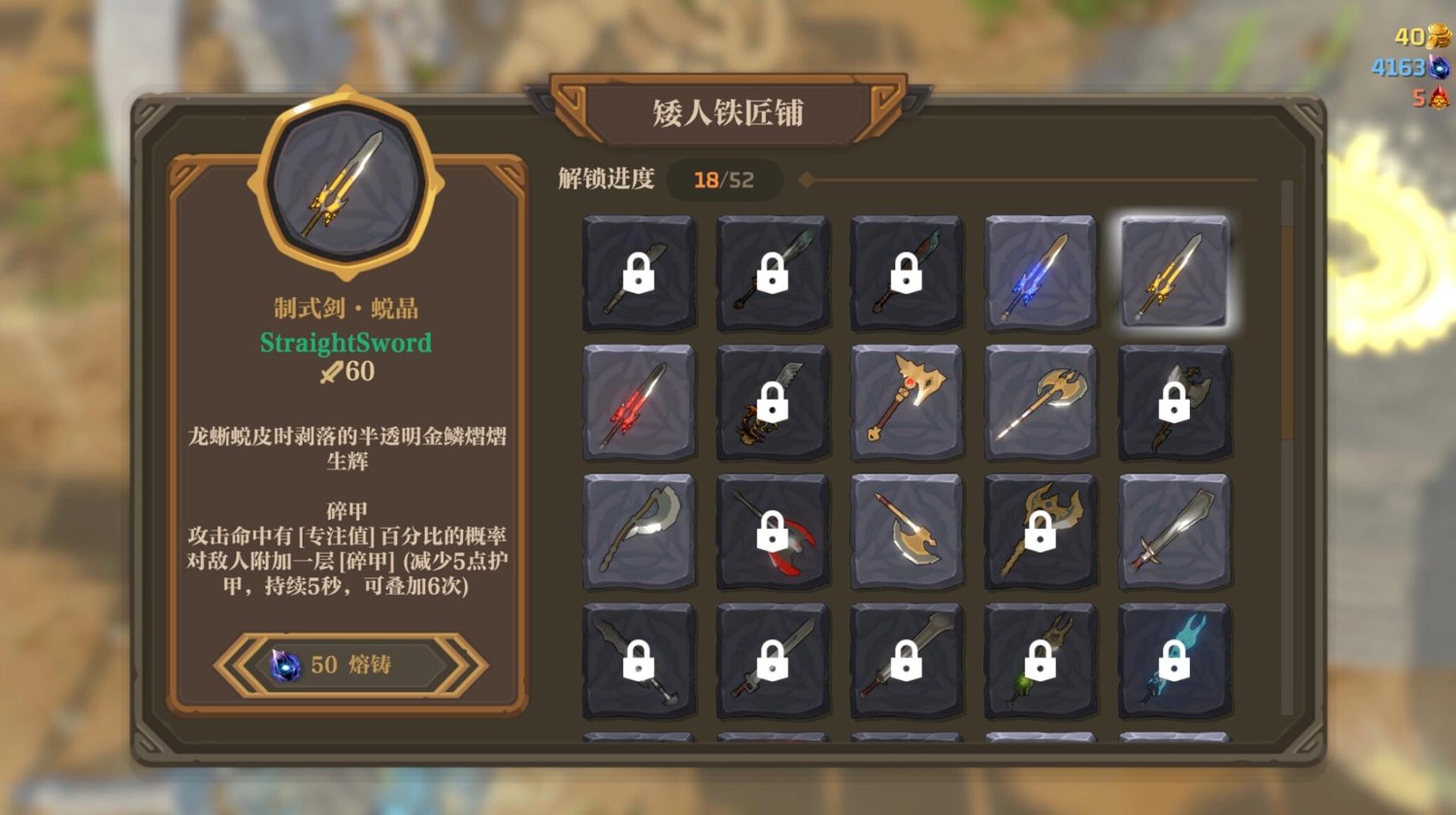
Task: Select the unlocked gold-bladed hand axe slot
Action: pyautogui.click(x=907, y=532)
